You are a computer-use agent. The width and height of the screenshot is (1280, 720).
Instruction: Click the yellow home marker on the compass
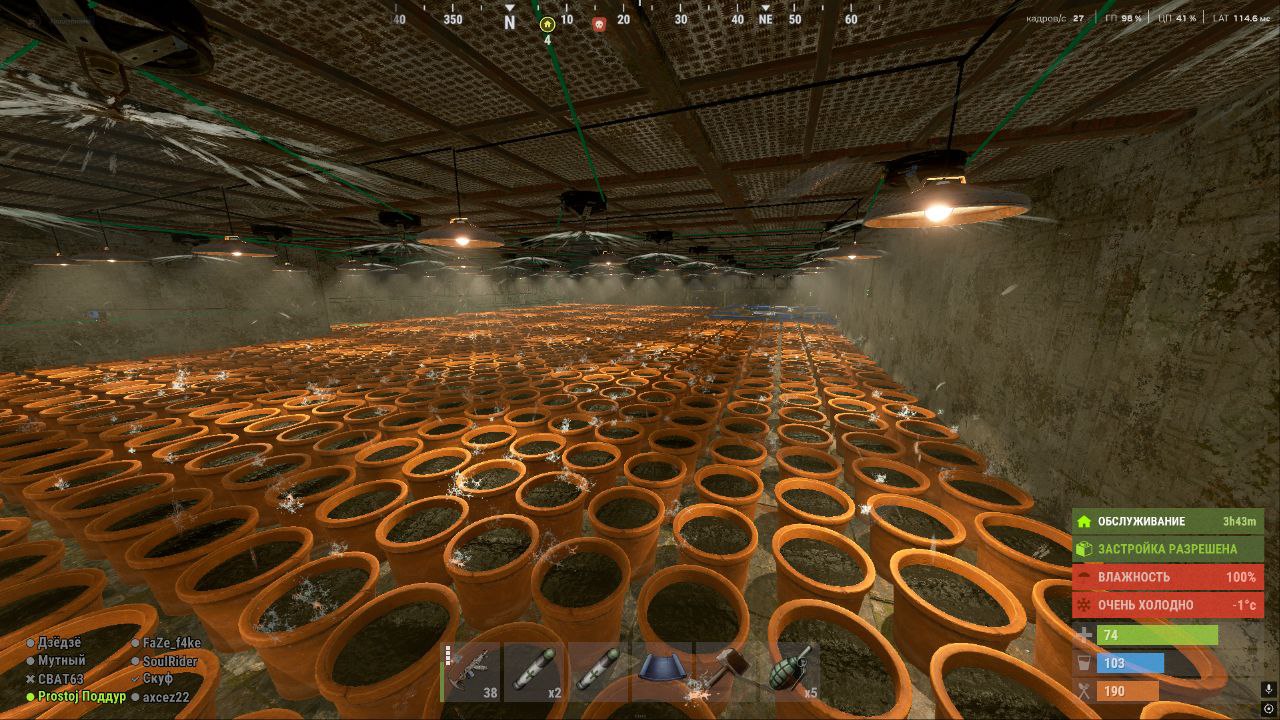coord(546,24)
